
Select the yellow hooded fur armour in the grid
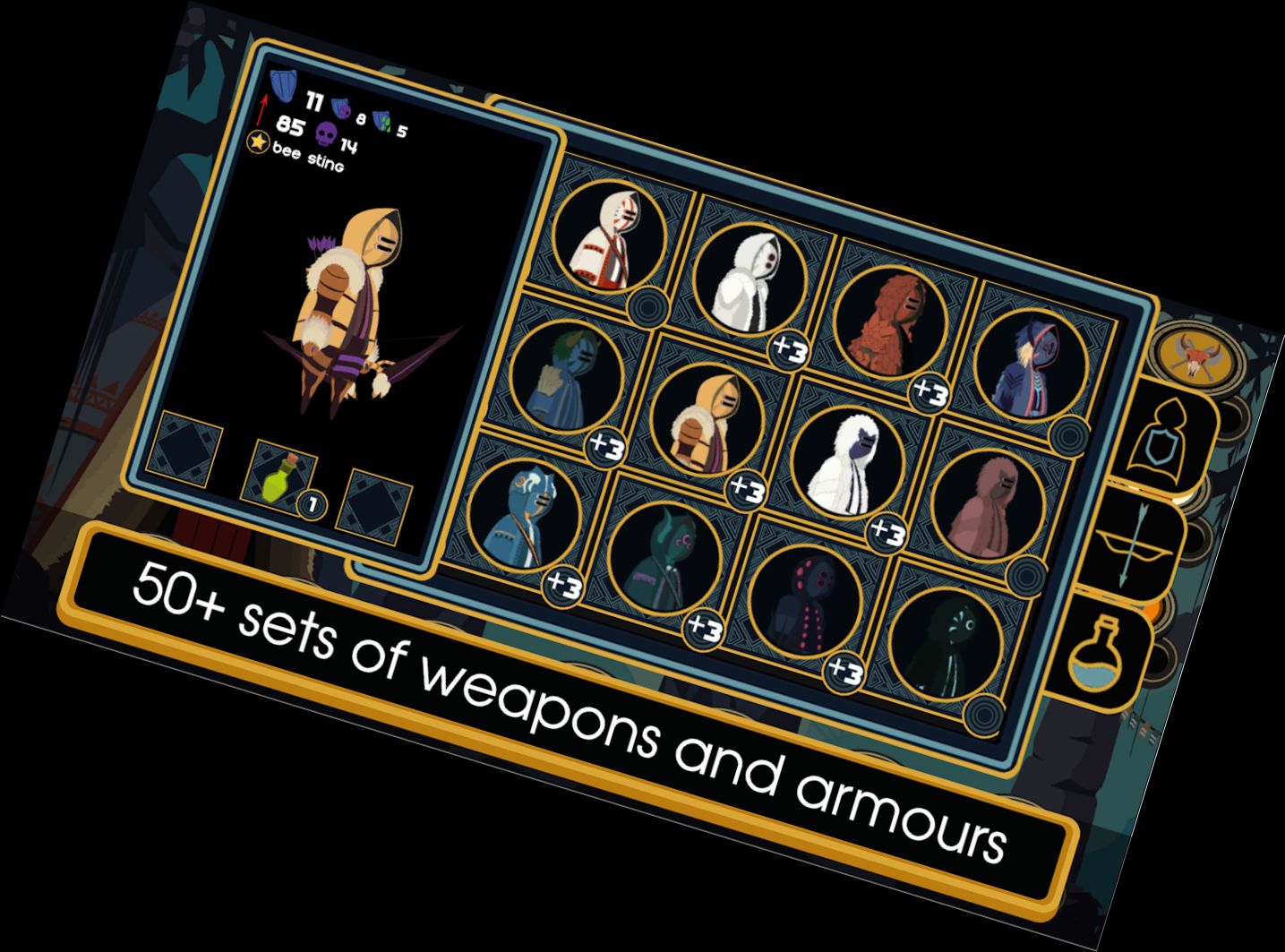tap(707, 418)
